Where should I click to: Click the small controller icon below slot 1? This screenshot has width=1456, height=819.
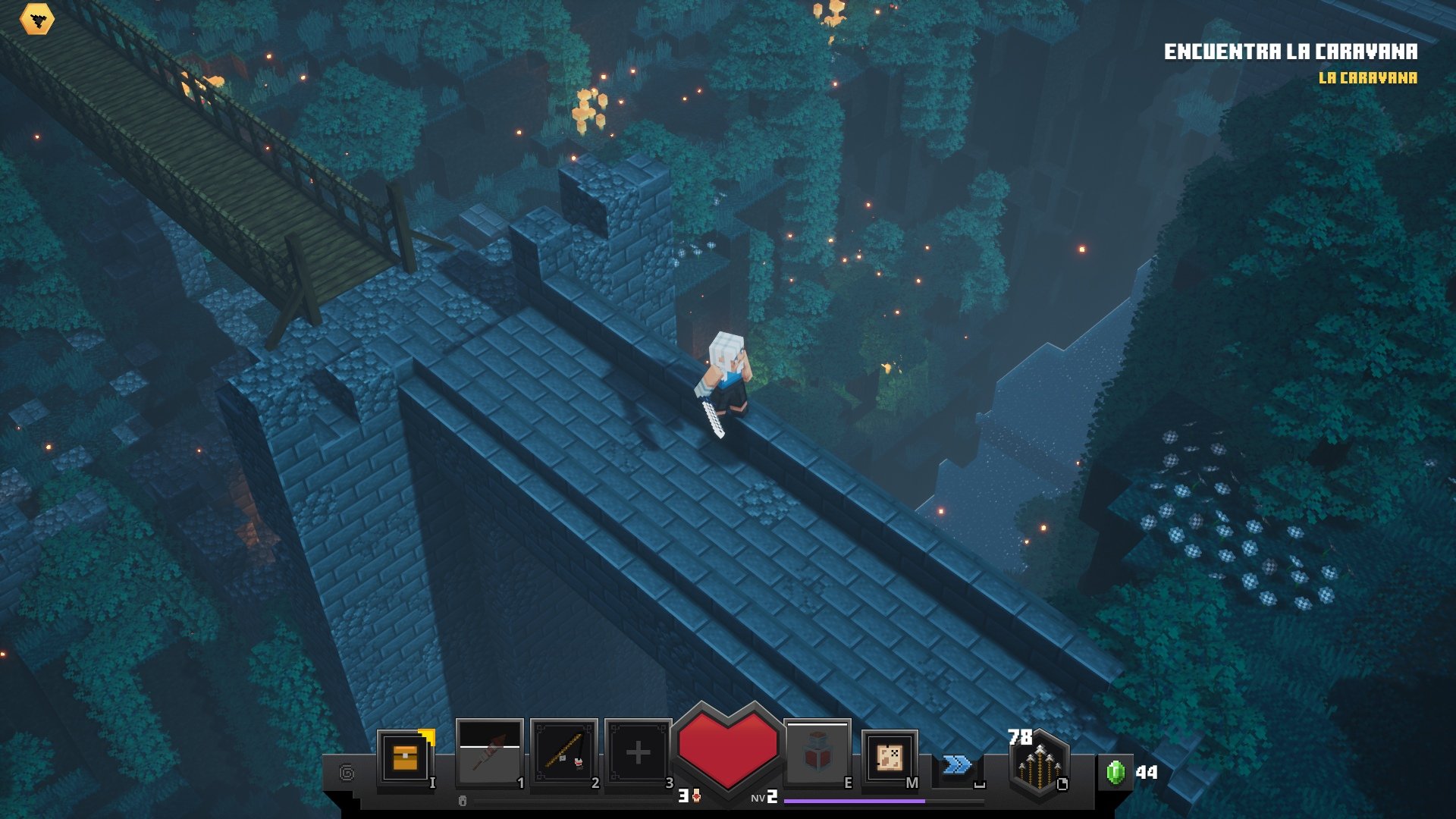point(462,800)
